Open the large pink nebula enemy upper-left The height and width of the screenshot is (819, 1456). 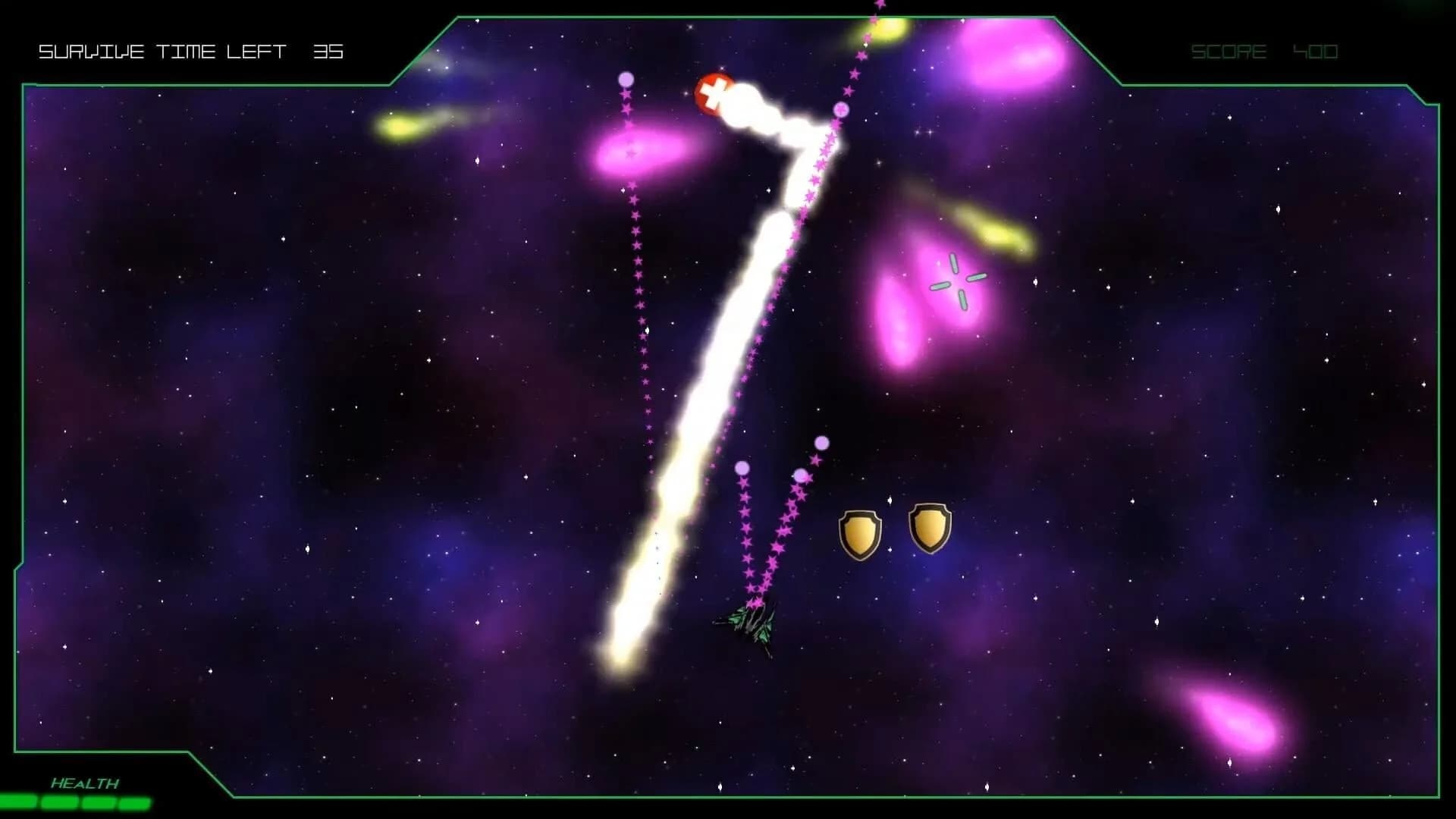(x=637, y=155)
